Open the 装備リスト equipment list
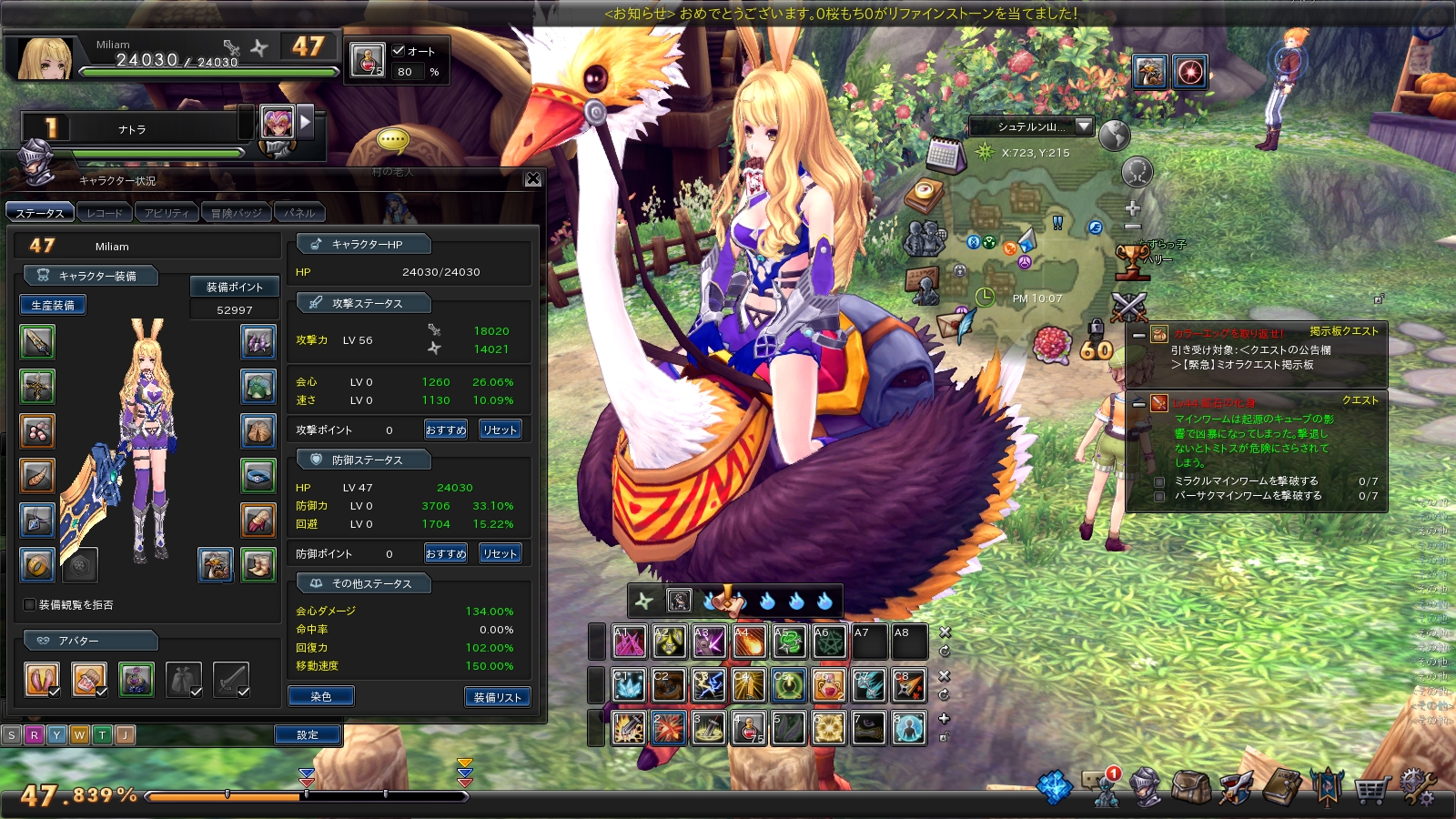Viewport: 1456px width, 819px height. coord(497,697)
